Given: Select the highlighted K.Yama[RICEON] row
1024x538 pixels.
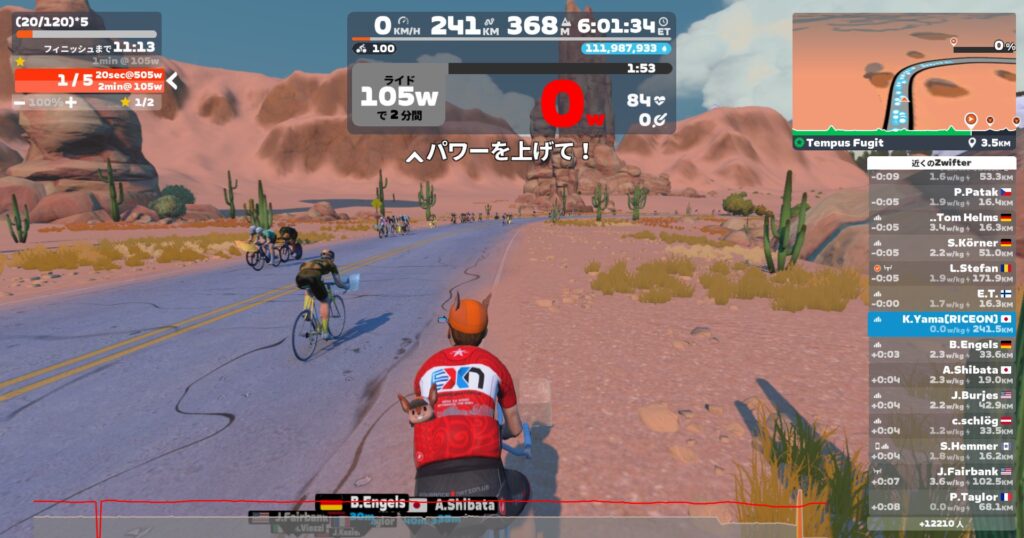Looking at the screenshot, I should (941, 323).
